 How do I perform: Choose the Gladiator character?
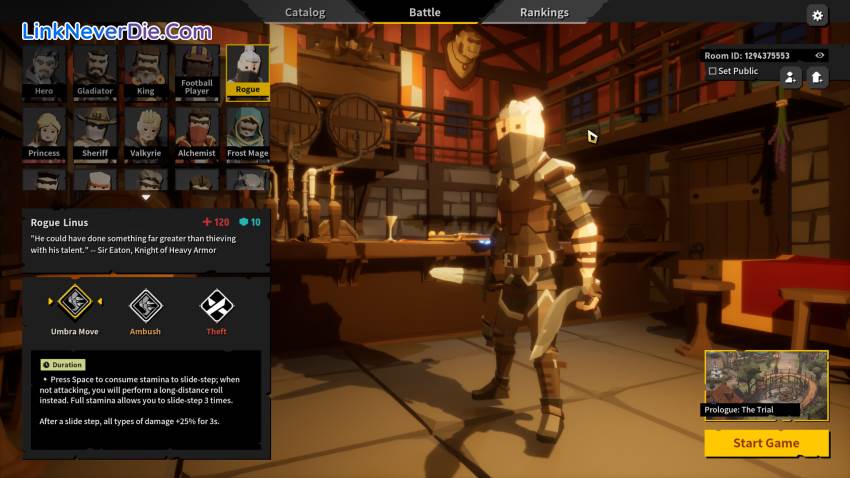[x=95, y=70]
